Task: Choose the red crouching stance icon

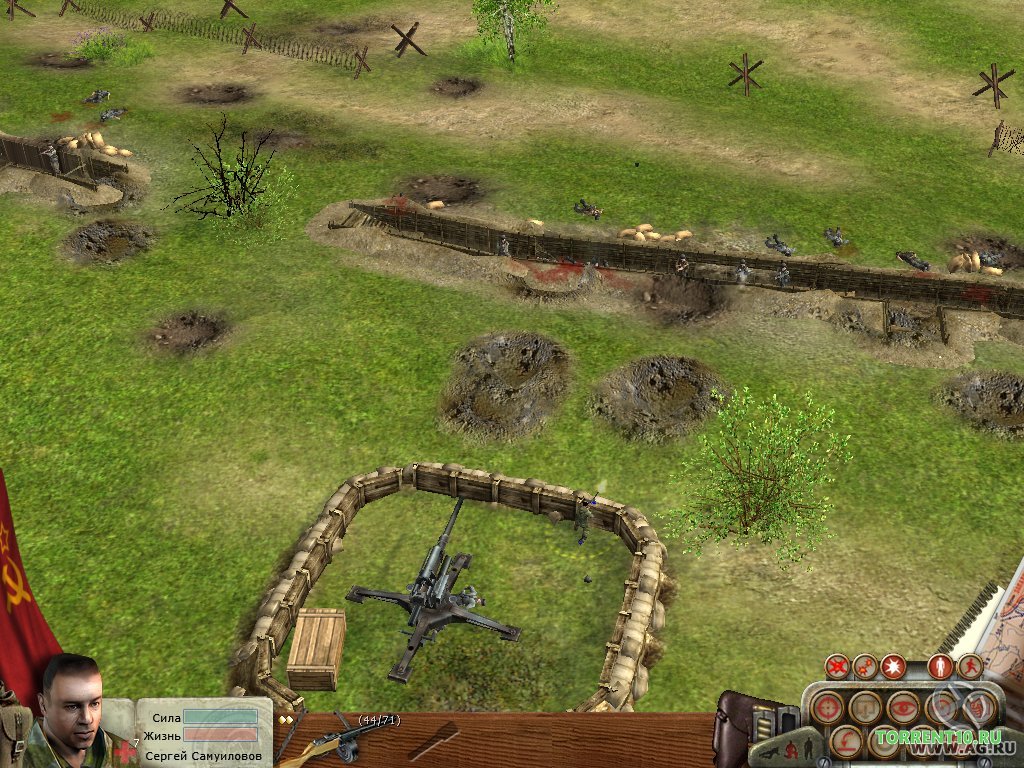Action: click(791, 749)
